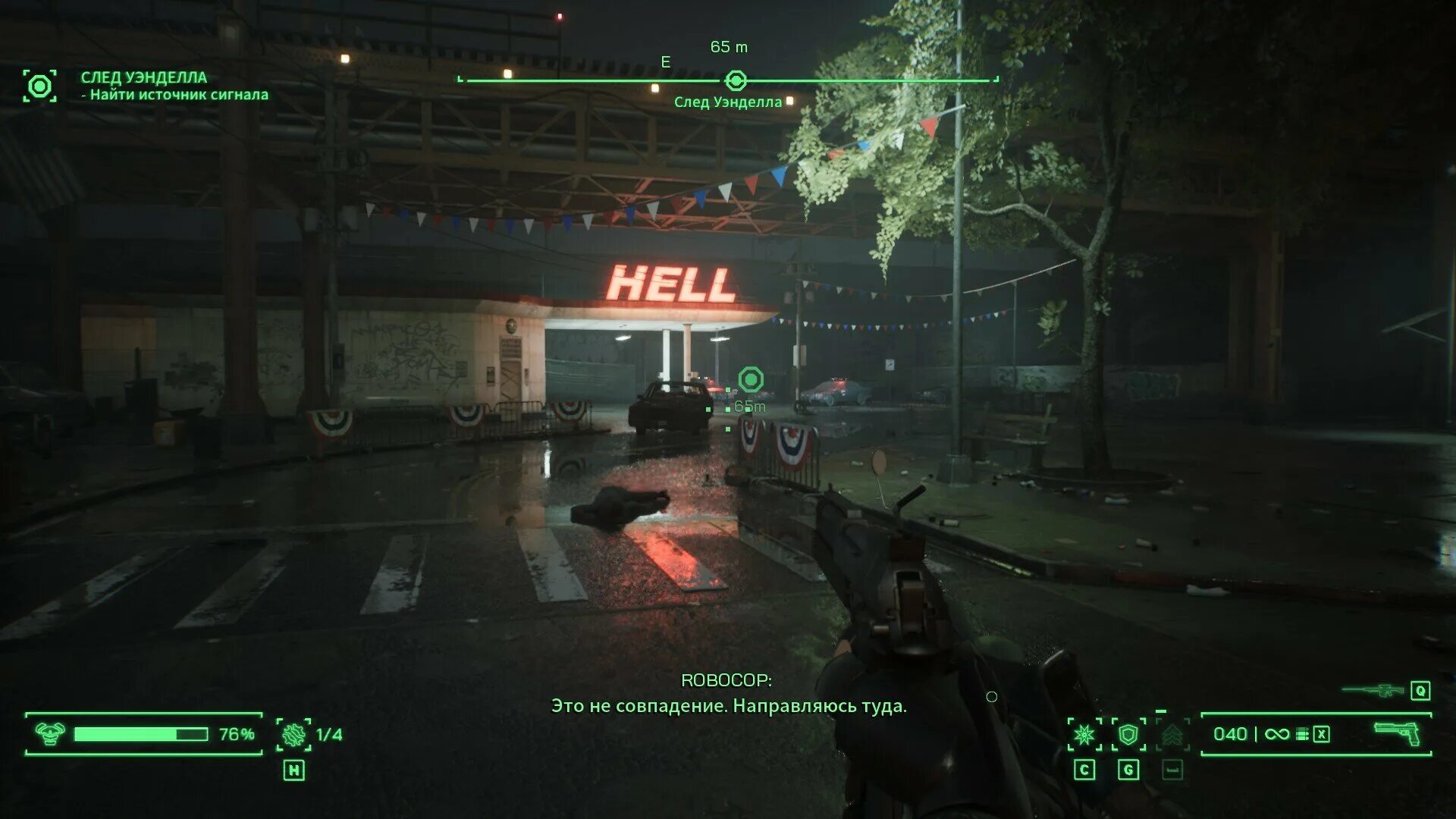Click the objective marker on the compass bar

click(x=736, y=80)
